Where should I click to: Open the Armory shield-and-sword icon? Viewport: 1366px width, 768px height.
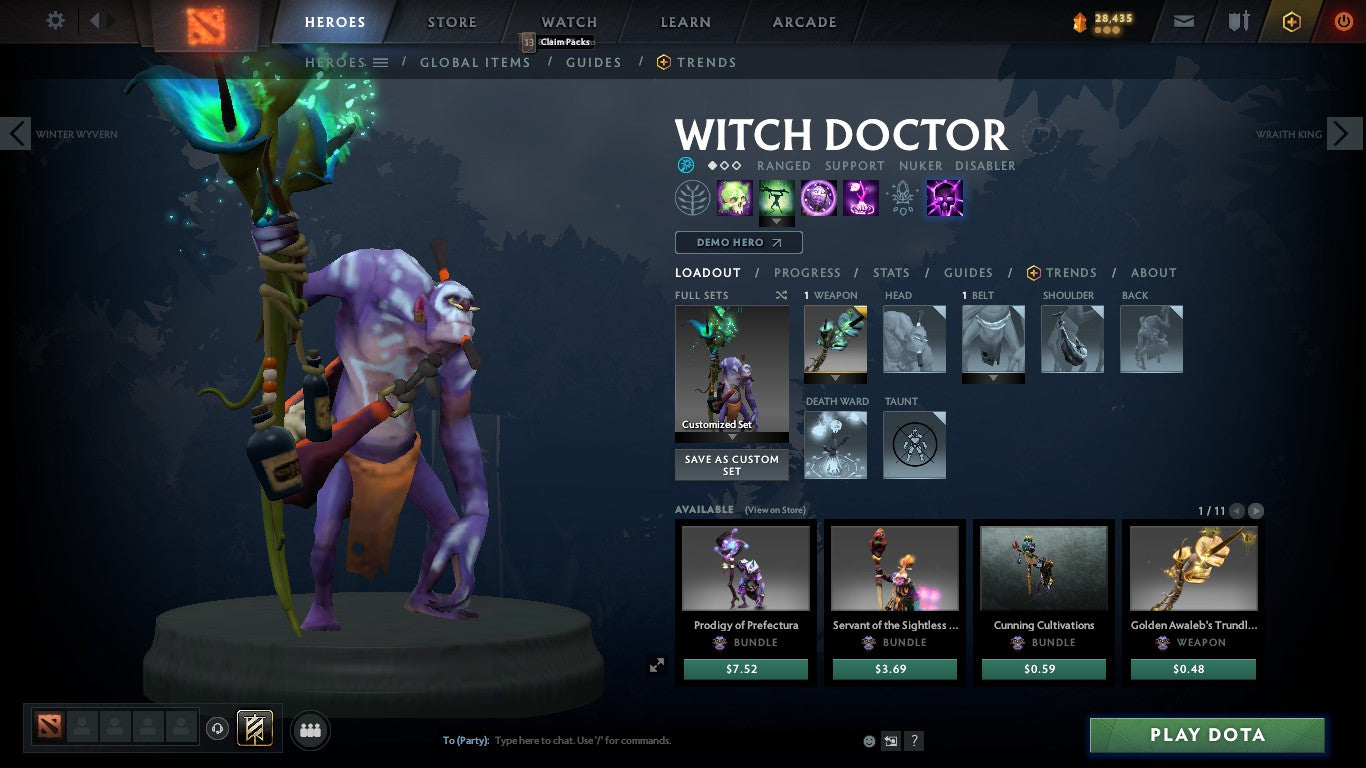click(1237, 20)
